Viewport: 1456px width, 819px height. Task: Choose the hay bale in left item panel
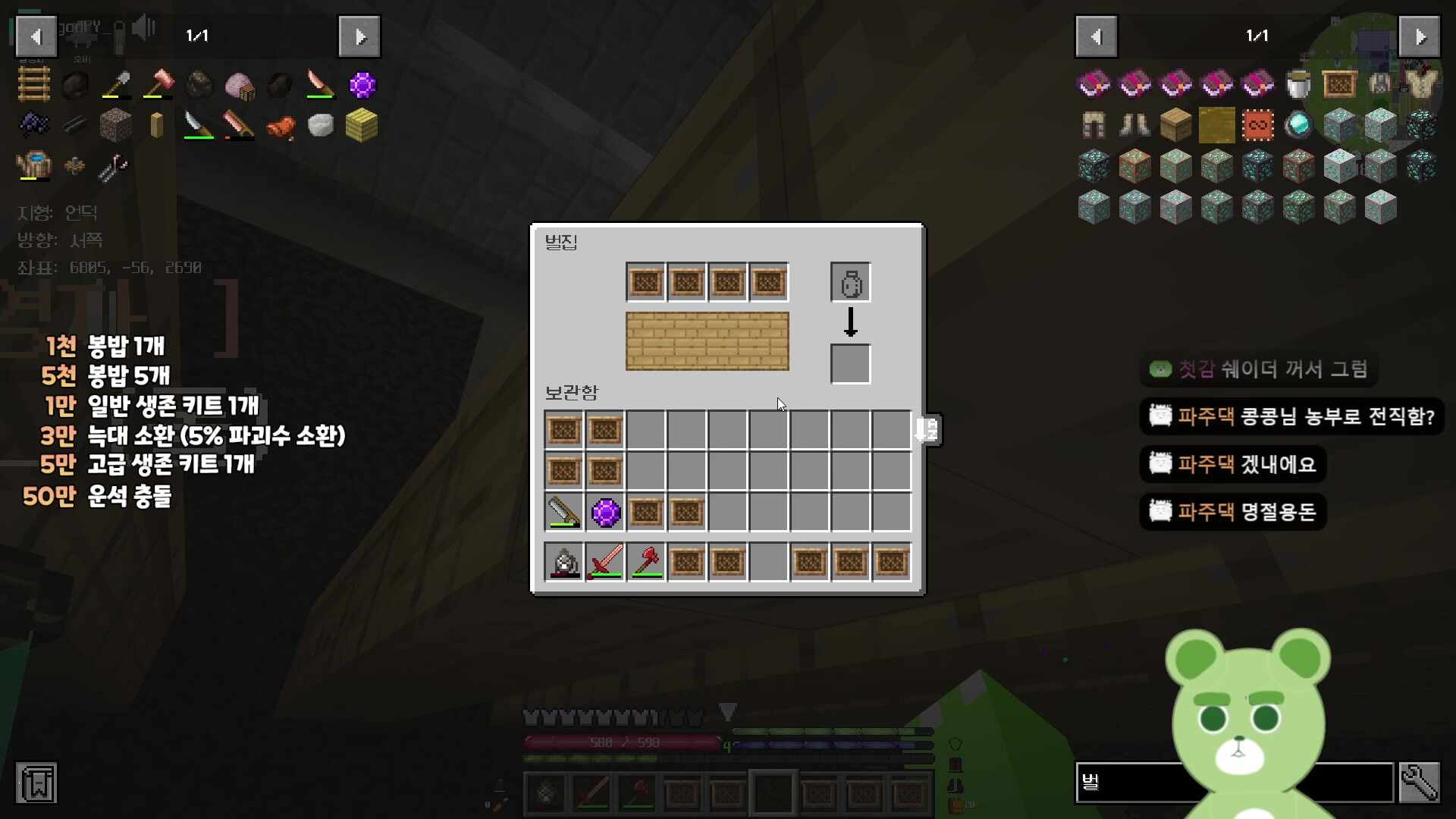coord(362,126)
